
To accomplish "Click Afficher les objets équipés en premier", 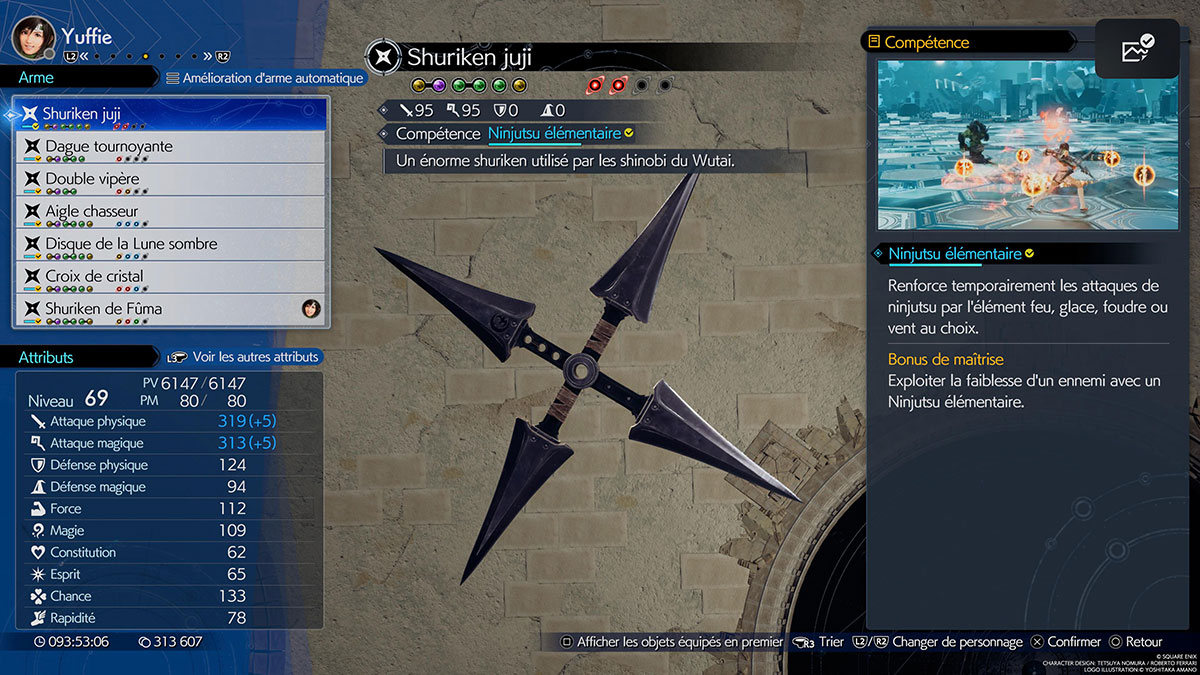I will tap(671, 642).
